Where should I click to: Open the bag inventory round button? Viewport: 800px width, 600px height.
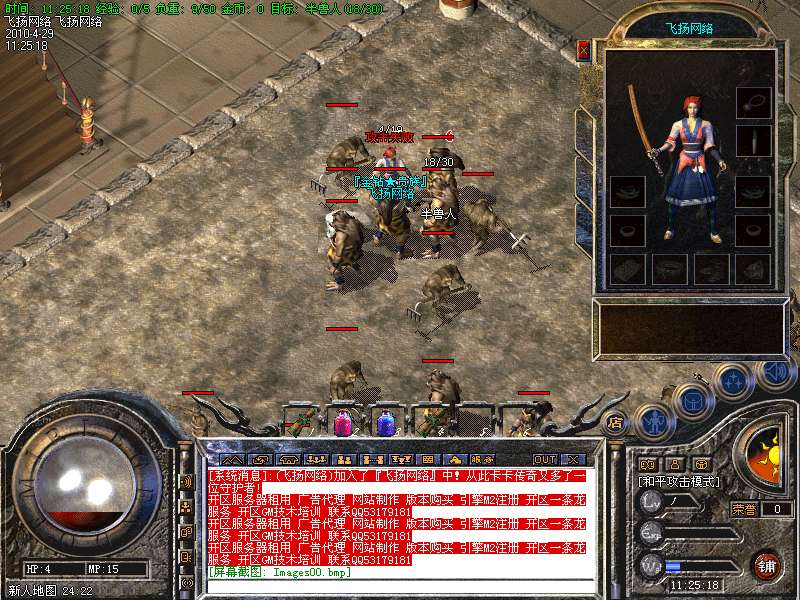tap(691, 399)
